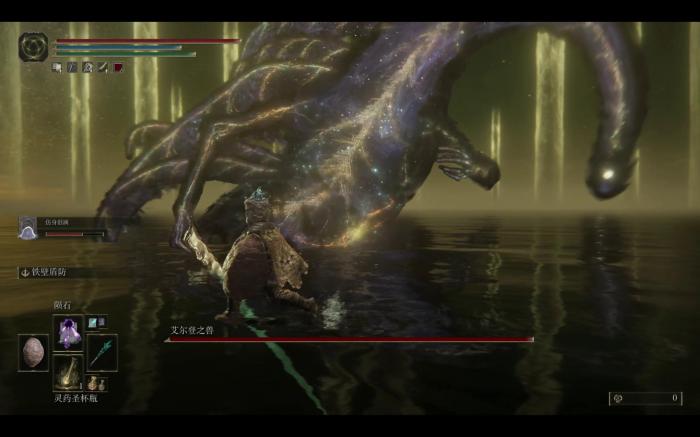Image resolution: width=700 pixels, height=437 pixels.
Task: Click the character emblem beside the bars
Action: coord(33,47)
